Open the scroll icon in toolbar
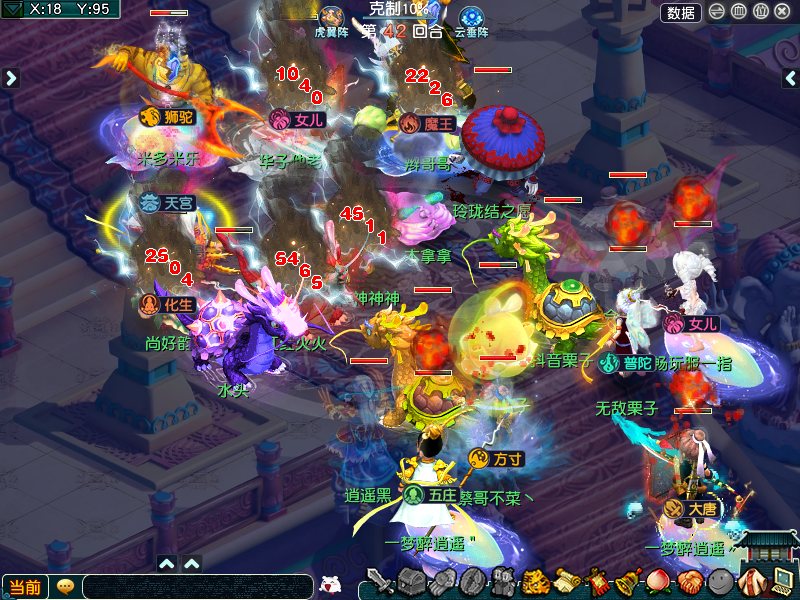The height and width of the screenshot is (600, 800). click(567, 581)
